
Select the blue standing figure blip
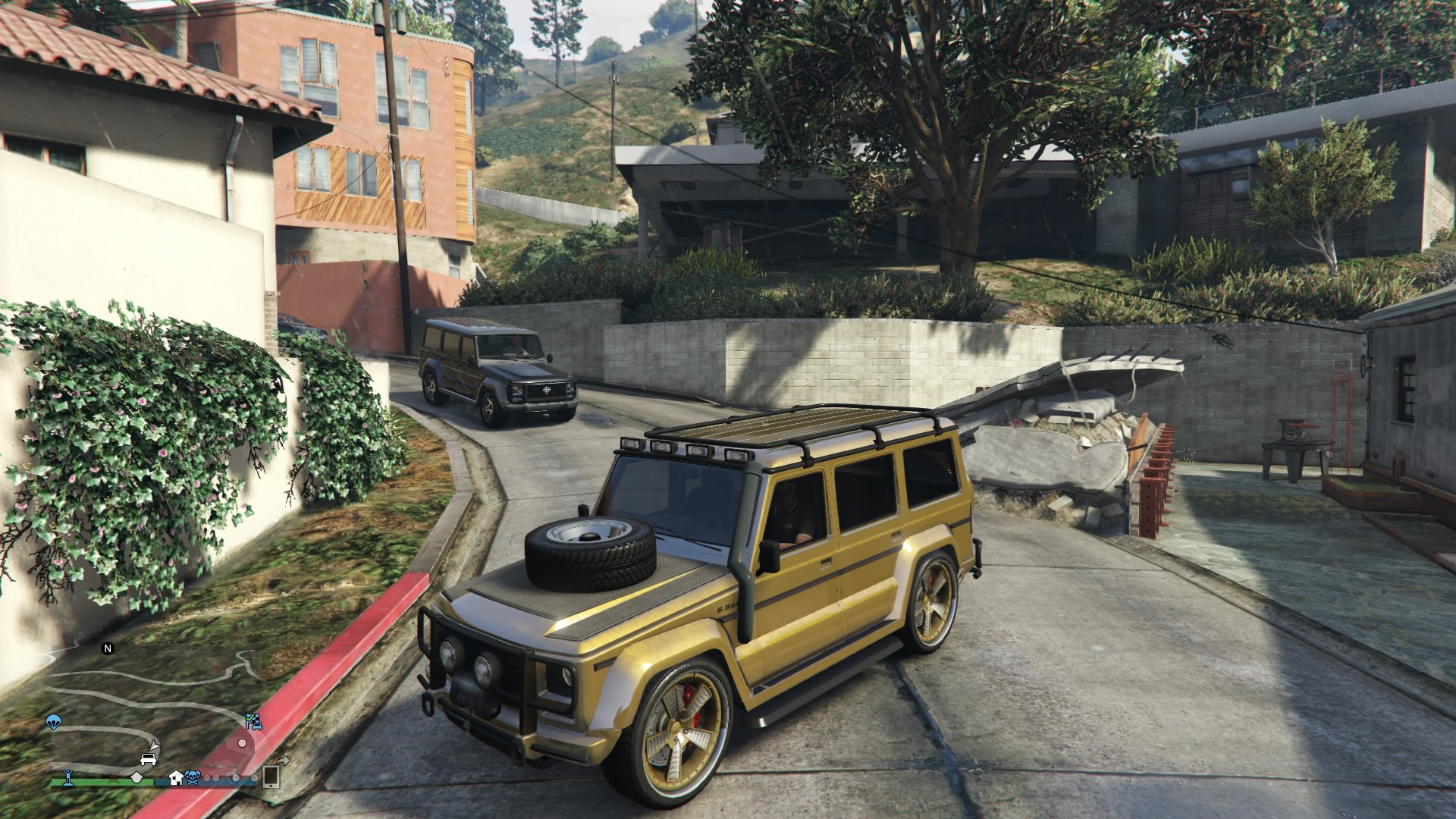click(68, 777)
